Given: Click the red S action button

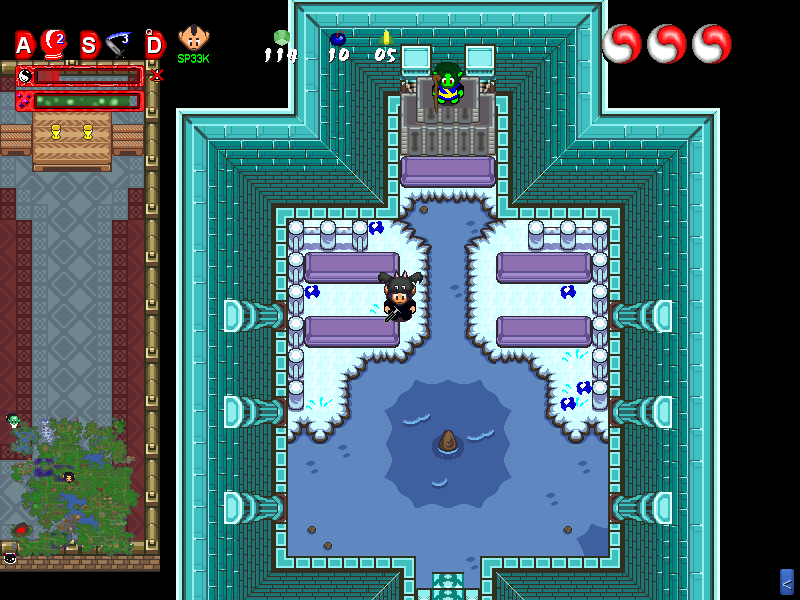Looking at the screenshot, I should [89, 45].
